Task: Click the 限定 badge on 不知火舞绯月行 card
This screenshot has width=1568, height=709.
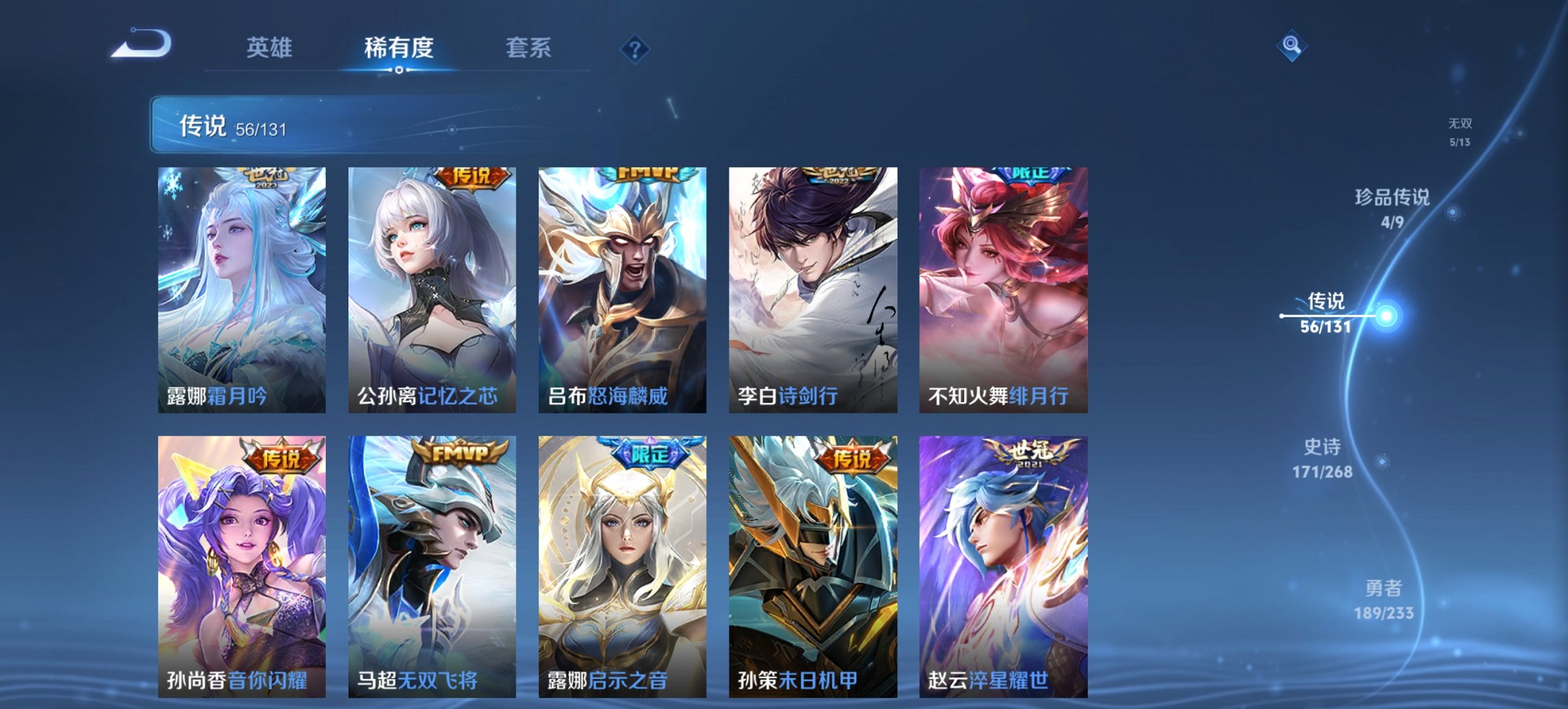Action: [x=1032, y=174]
